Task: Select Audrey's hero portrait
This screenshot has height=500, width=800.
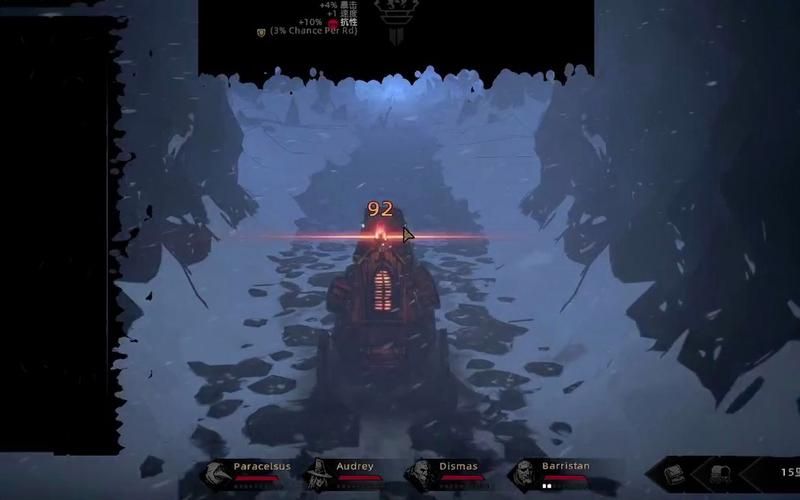Action: tap(320, 472)
